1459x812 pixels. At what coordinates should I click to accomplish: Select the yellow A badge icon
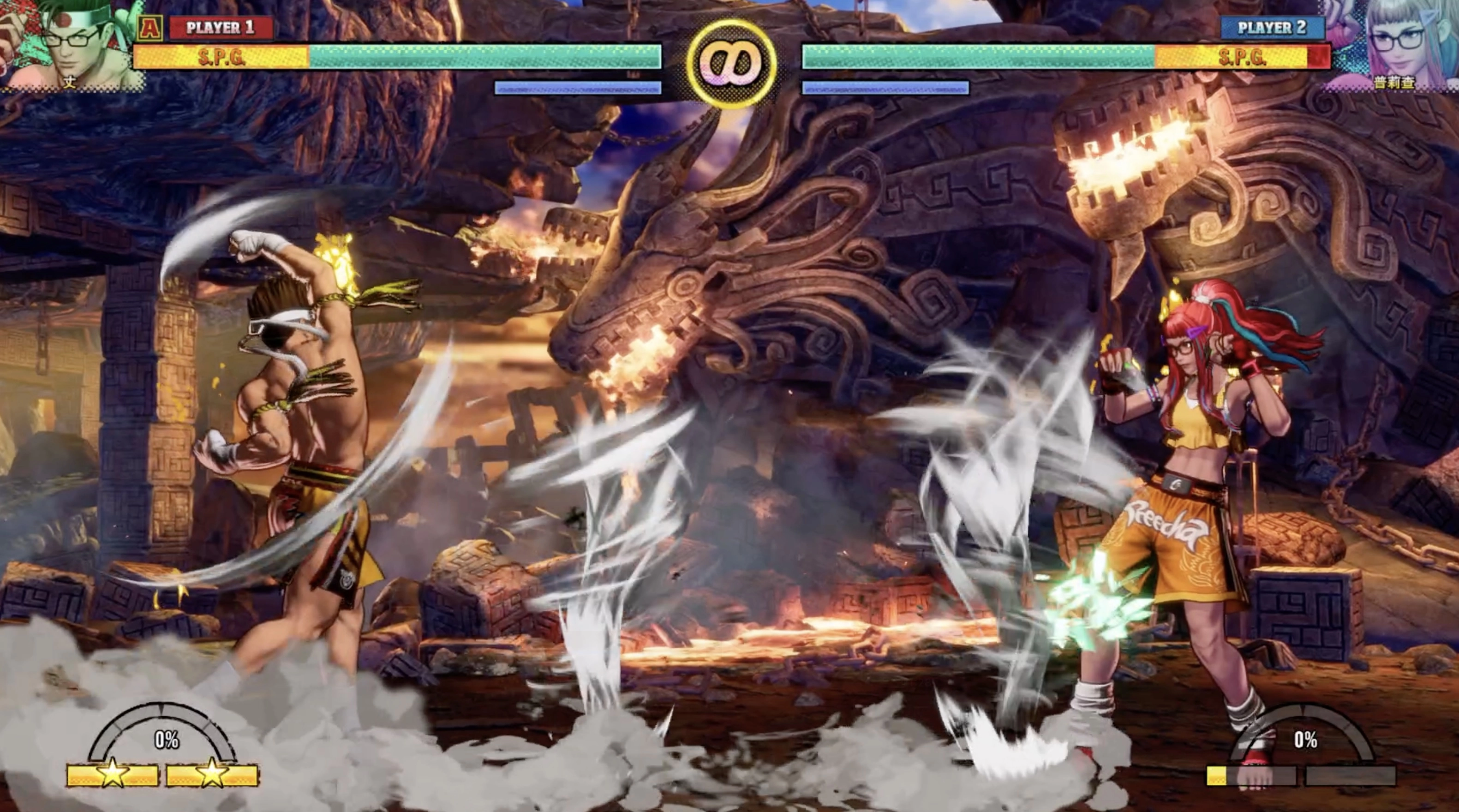tap(150, 27)
